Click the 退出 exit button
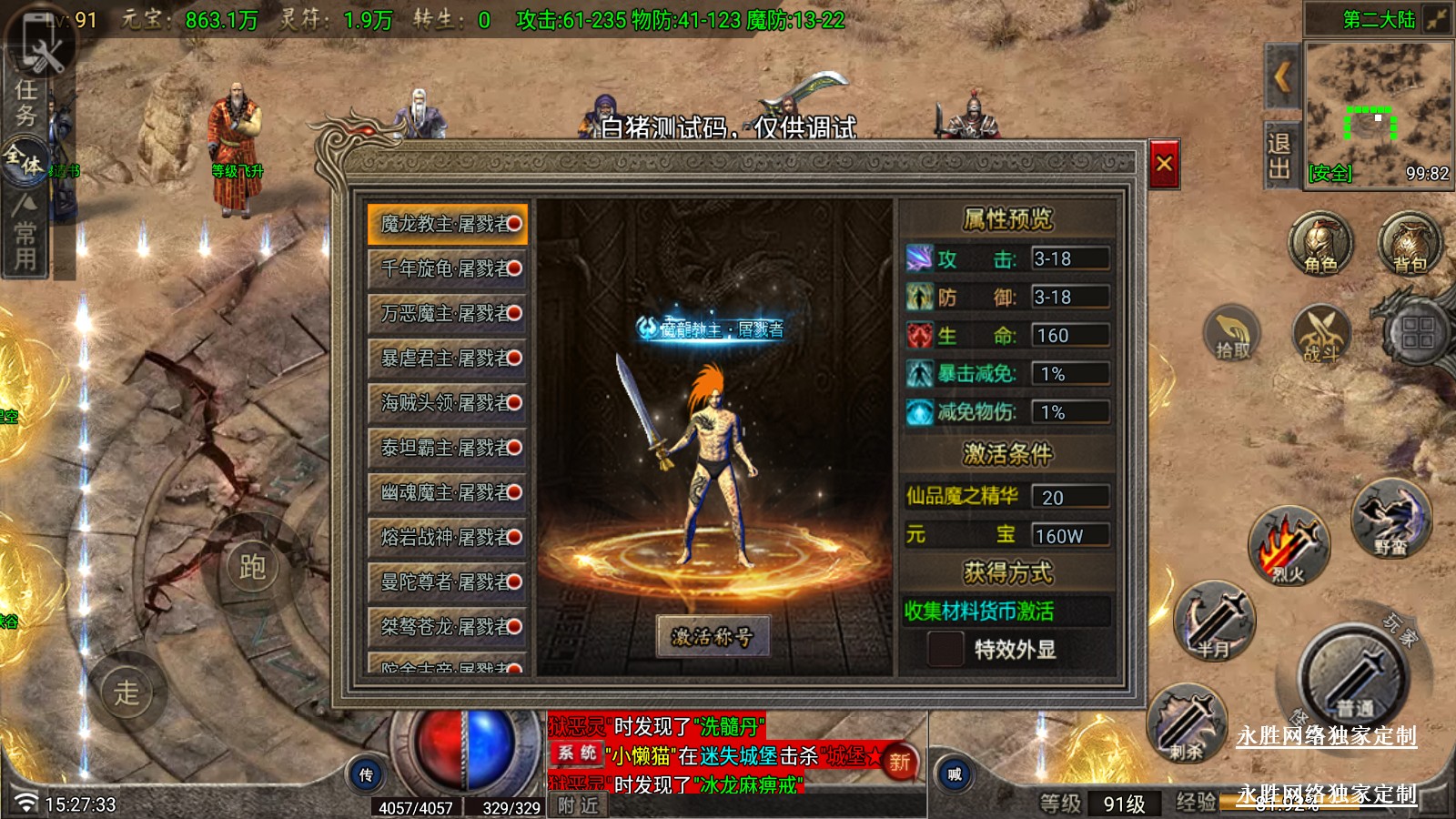Viewport: 1456px width, 819px height. tap(1279, 156)
